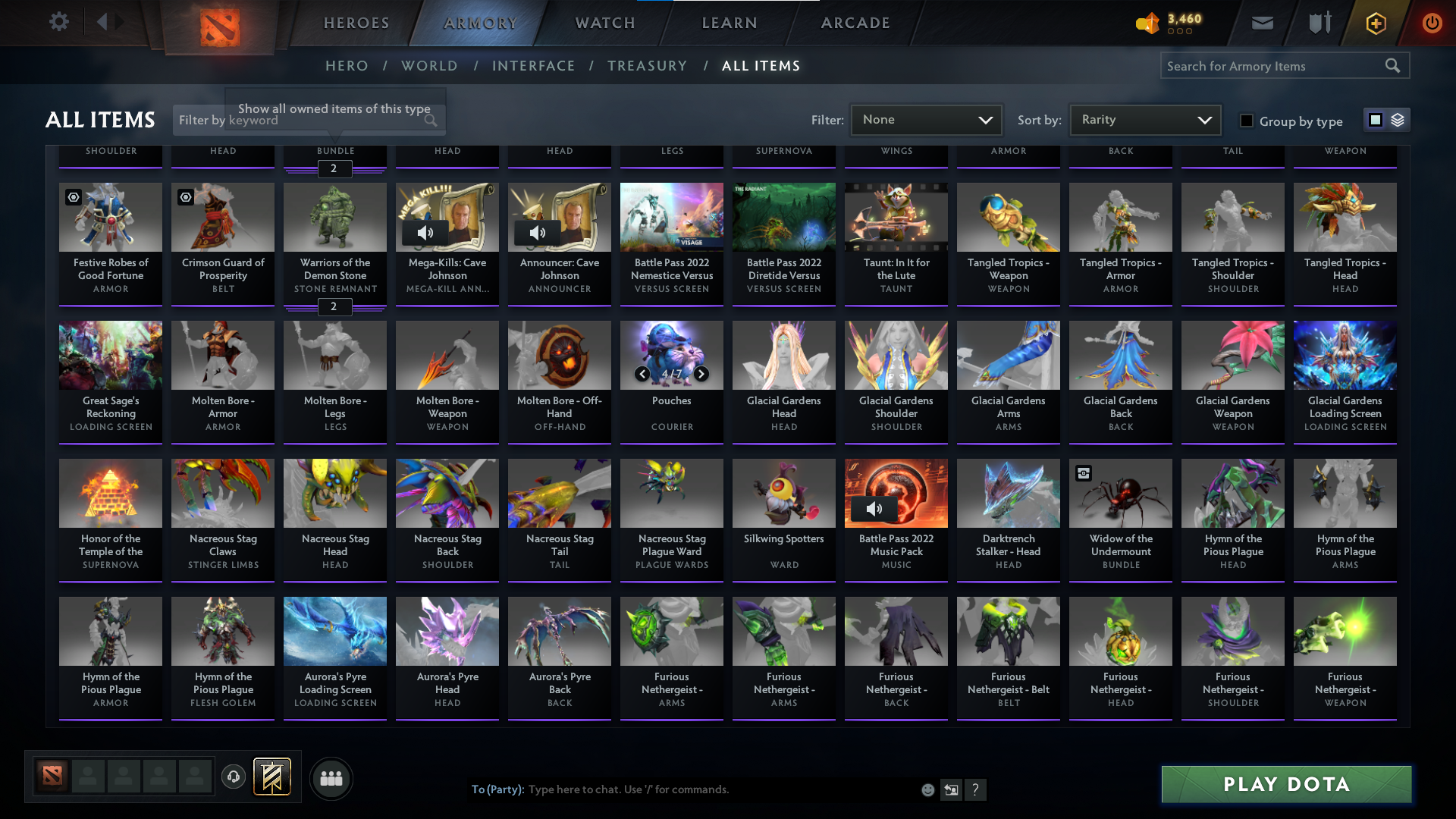Toggle eye icon on Crimson Guard of Prosperity

(185, 197)
